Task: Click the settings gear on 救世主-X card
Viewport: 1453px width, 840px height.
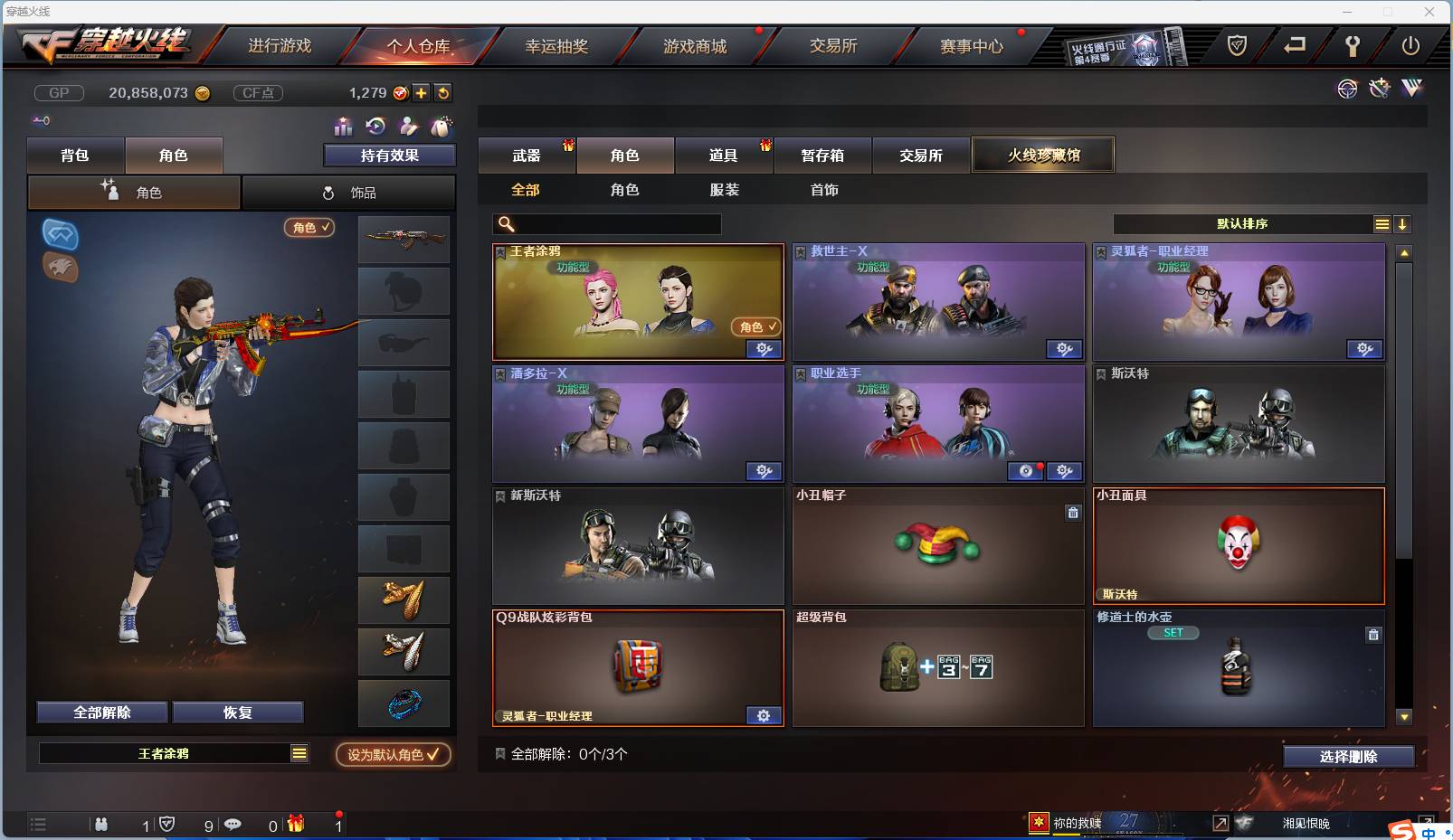Action: (x=1065, y=349)
